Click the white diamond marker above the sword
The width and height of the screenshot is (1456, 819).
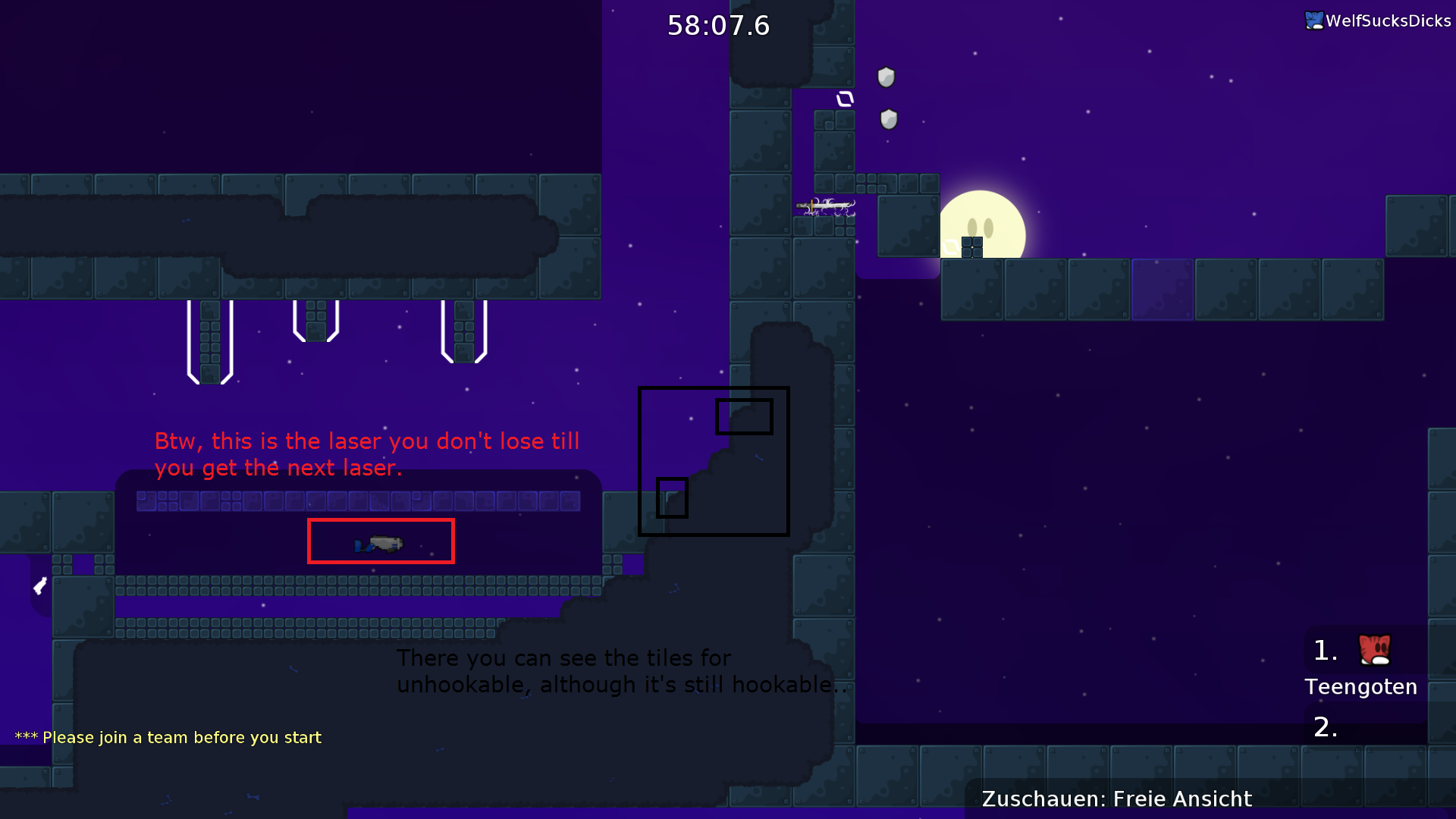[x=844, y=97]
